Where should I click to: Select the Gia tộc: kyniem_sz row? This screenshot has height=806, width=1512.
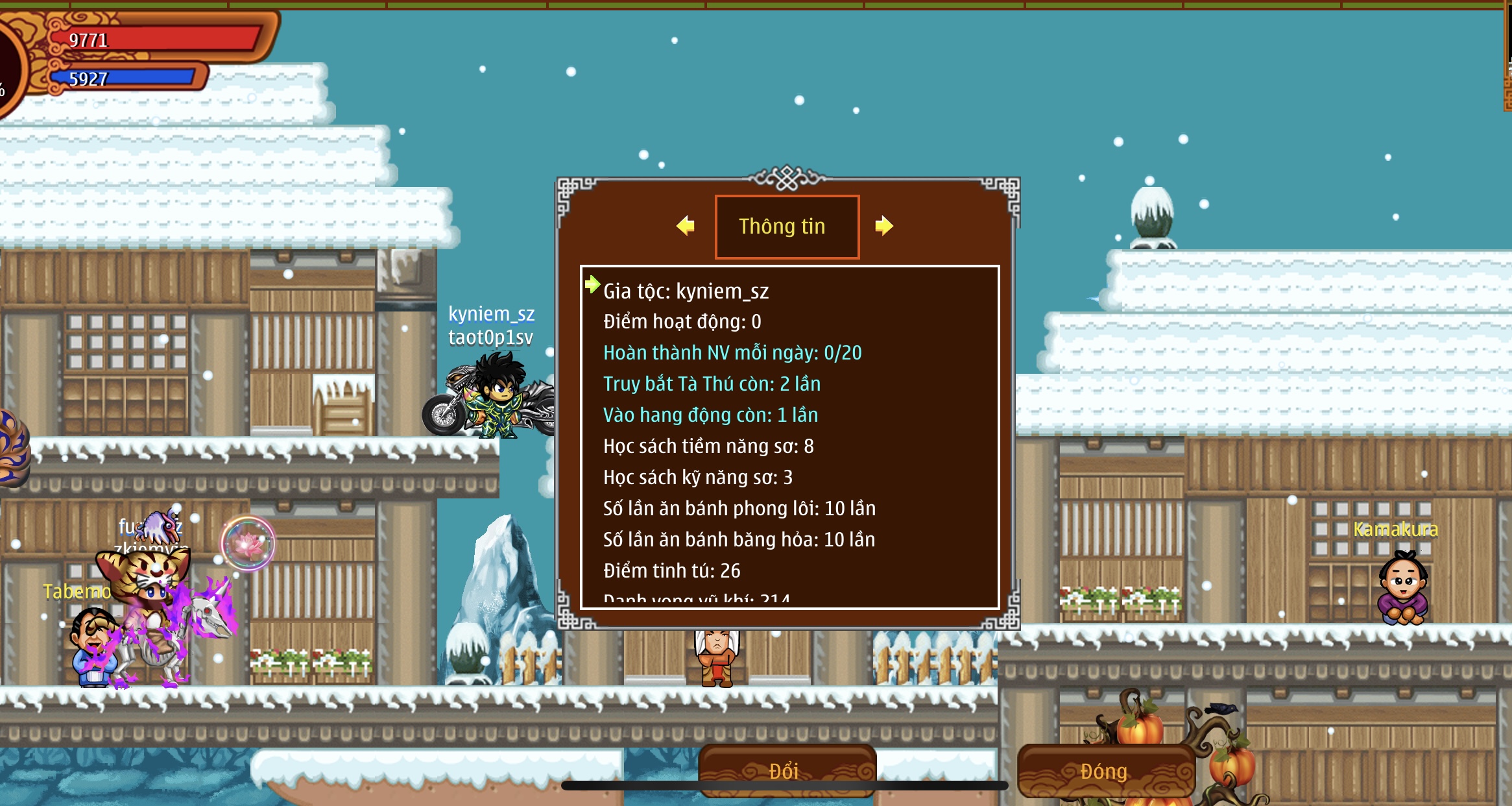686,291
